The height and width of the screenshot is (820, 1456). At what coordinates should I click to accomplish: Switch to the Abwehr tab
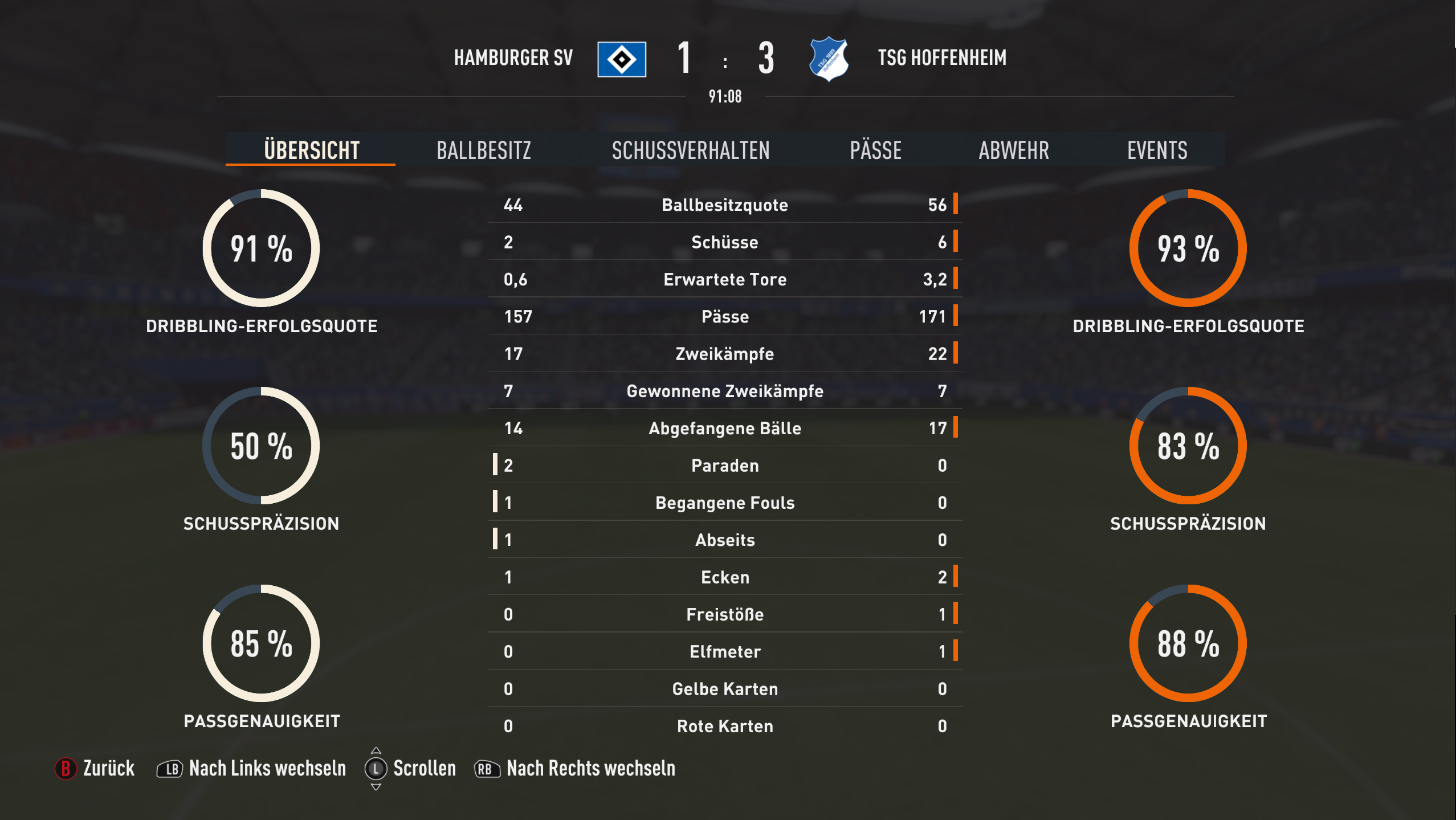coord(1013,150)
